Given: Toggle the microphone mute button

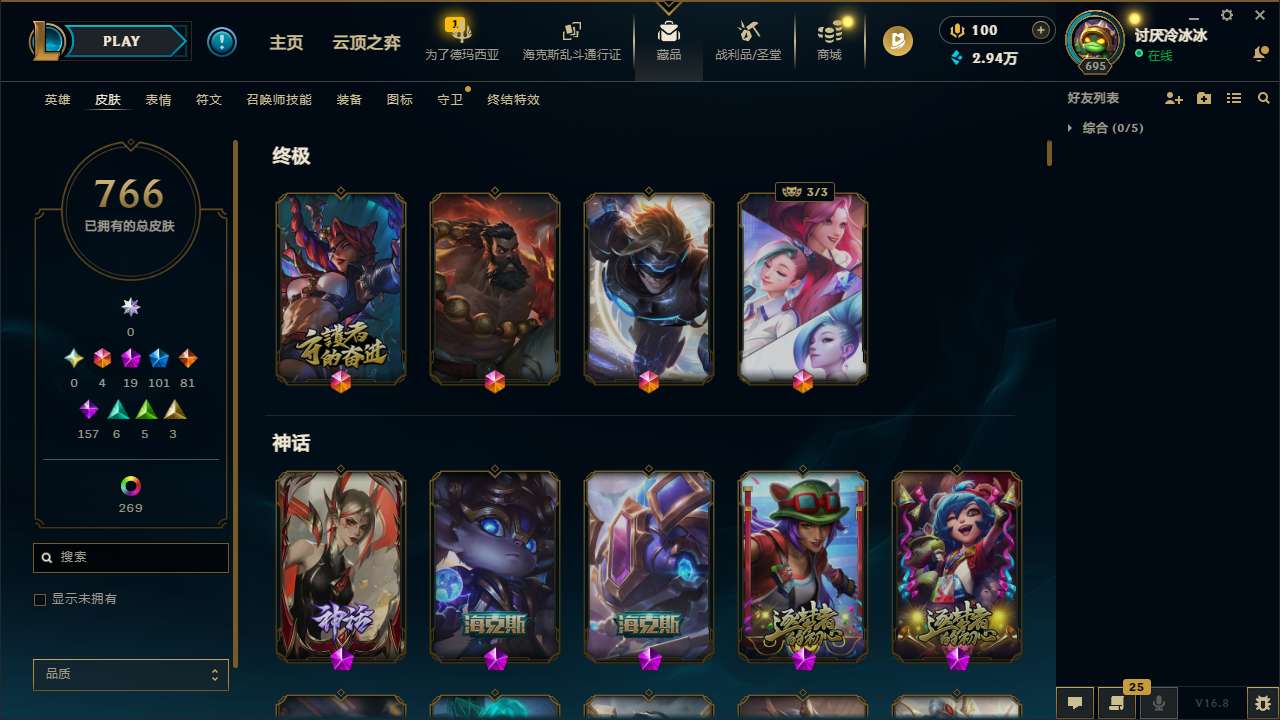Looking at the screenshot, I should pos(1158,703).
